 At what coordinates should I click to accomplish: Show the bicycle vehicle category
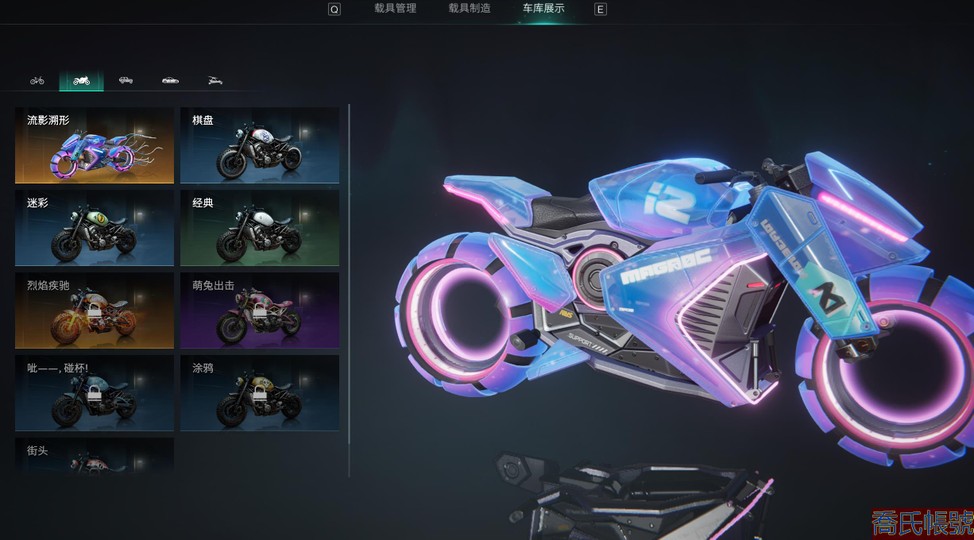pos(37,80)
